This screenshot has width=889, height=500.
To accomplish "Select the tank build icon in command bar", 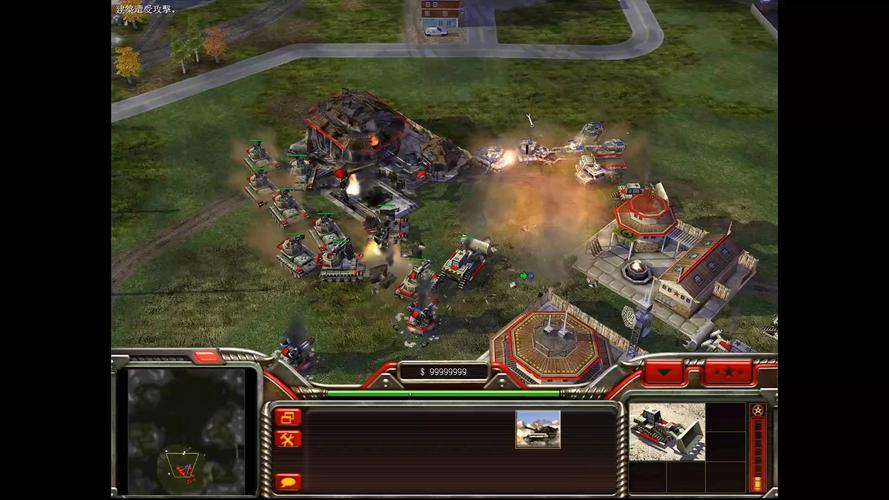I will pyautogui.click(x=537, y=429).
